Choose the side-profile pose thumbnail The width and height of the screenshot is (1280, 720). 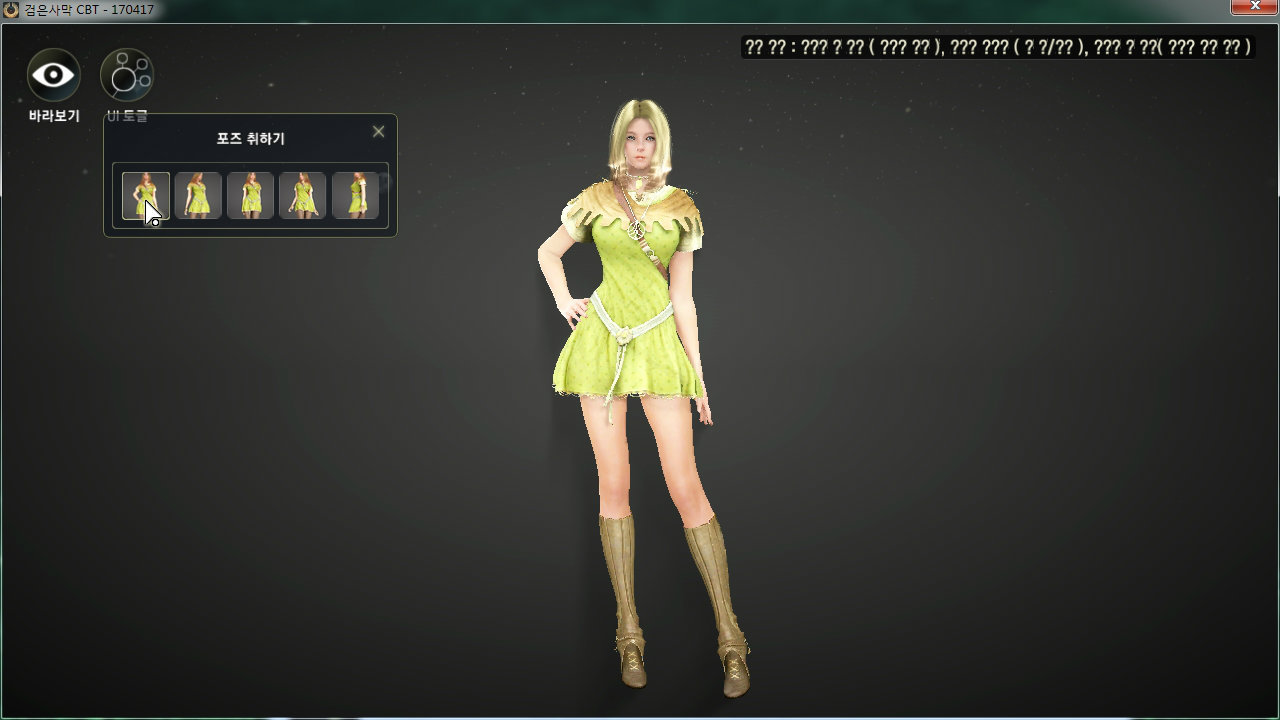tap(355, 196)
